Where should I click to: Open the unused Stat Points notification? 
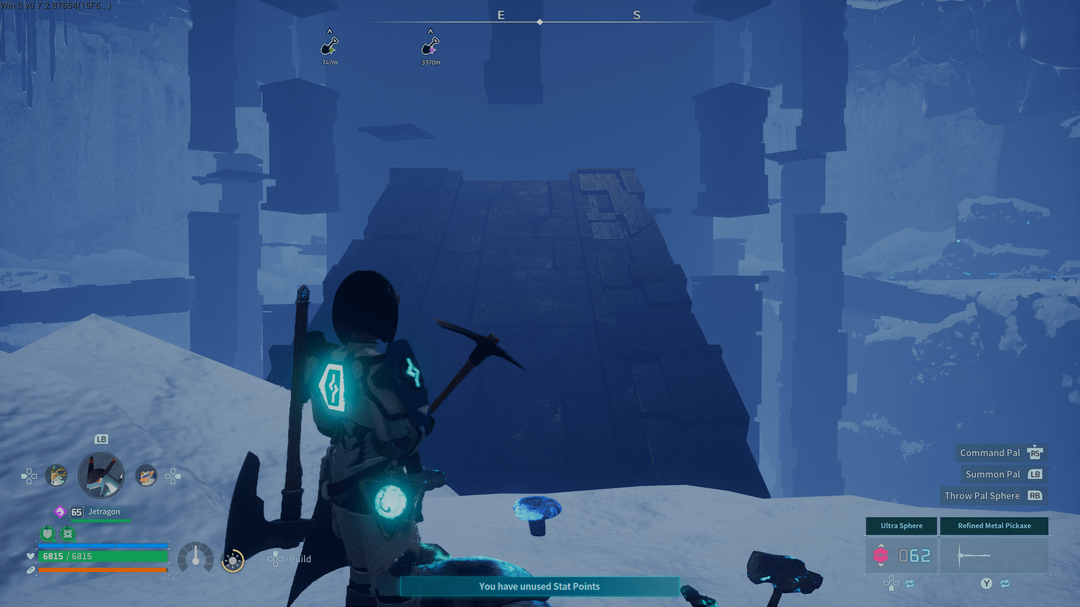click(539, 586)
